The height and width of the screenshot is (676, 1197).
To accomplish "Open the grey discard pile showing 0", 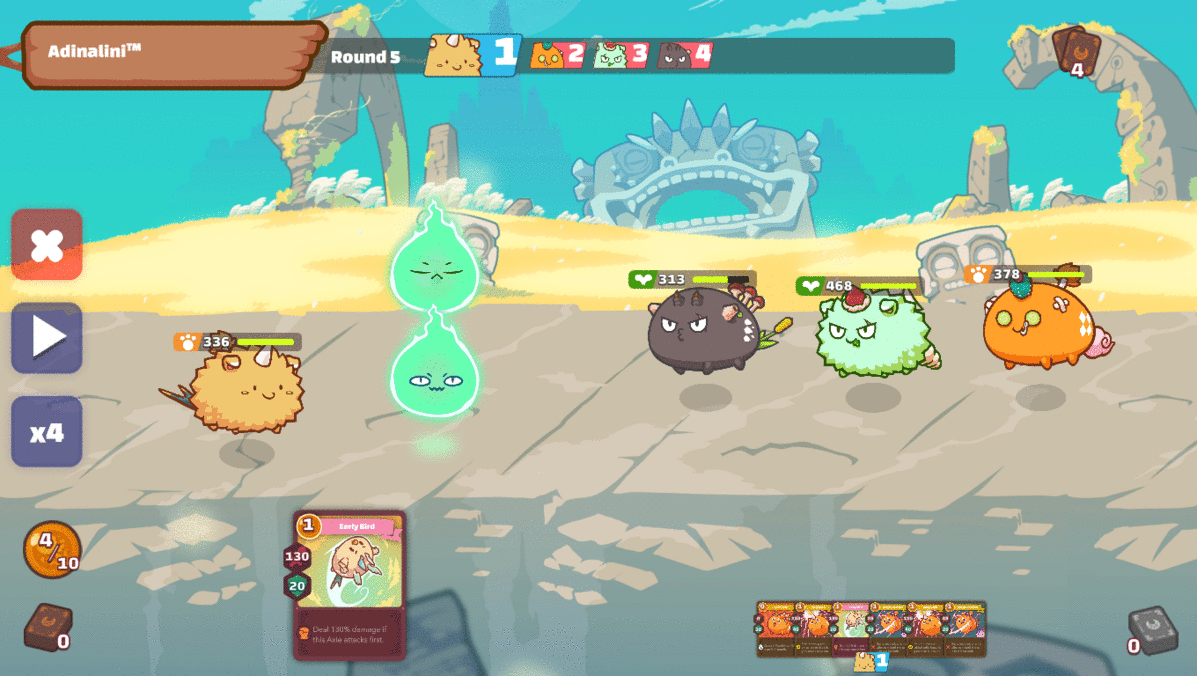I will [1151, 630].
